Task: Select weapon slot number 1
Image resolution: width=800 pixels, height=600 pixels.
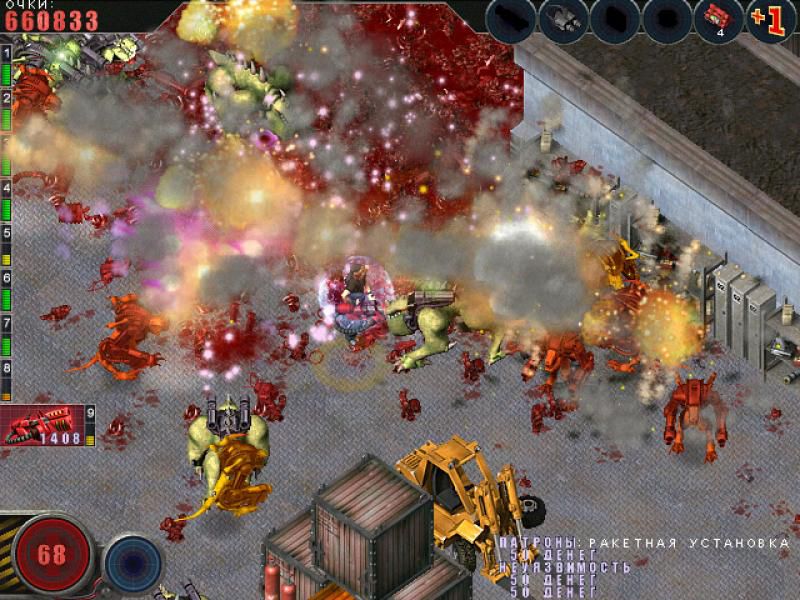Action: click(x=6, y=50)
